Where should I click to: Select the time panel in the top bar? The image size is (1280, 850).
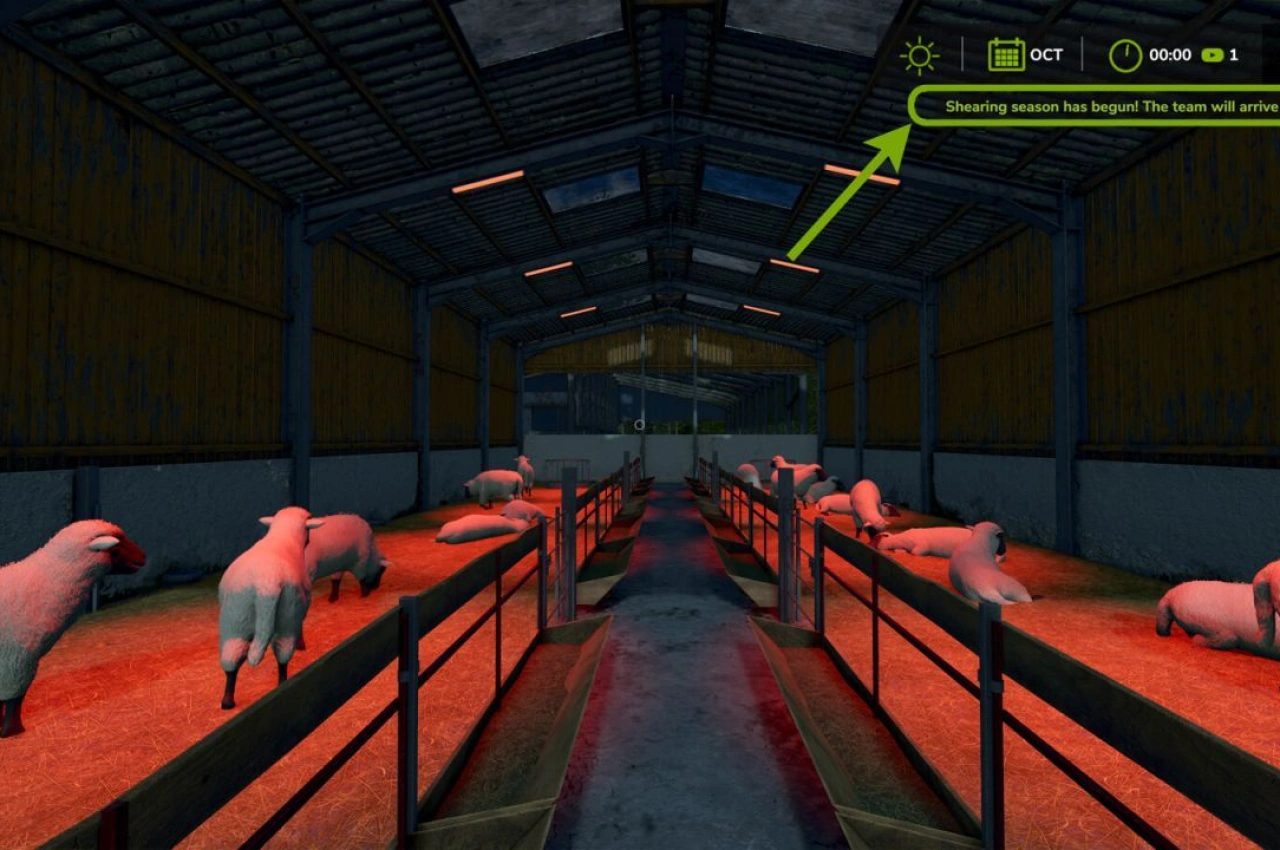click(1170, 55)
